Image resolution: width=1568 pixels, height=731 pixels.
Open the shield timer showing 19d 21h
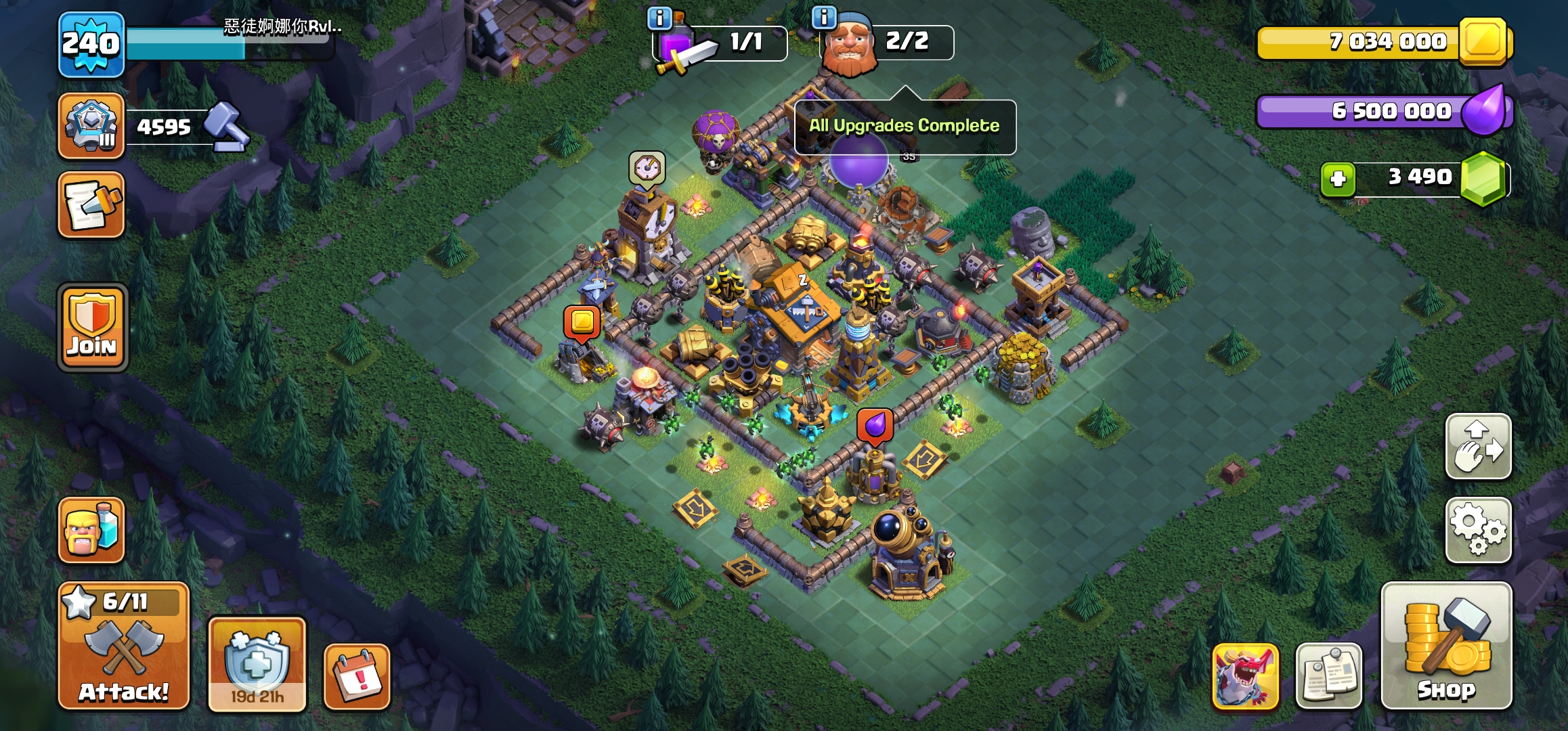(257, 663)
